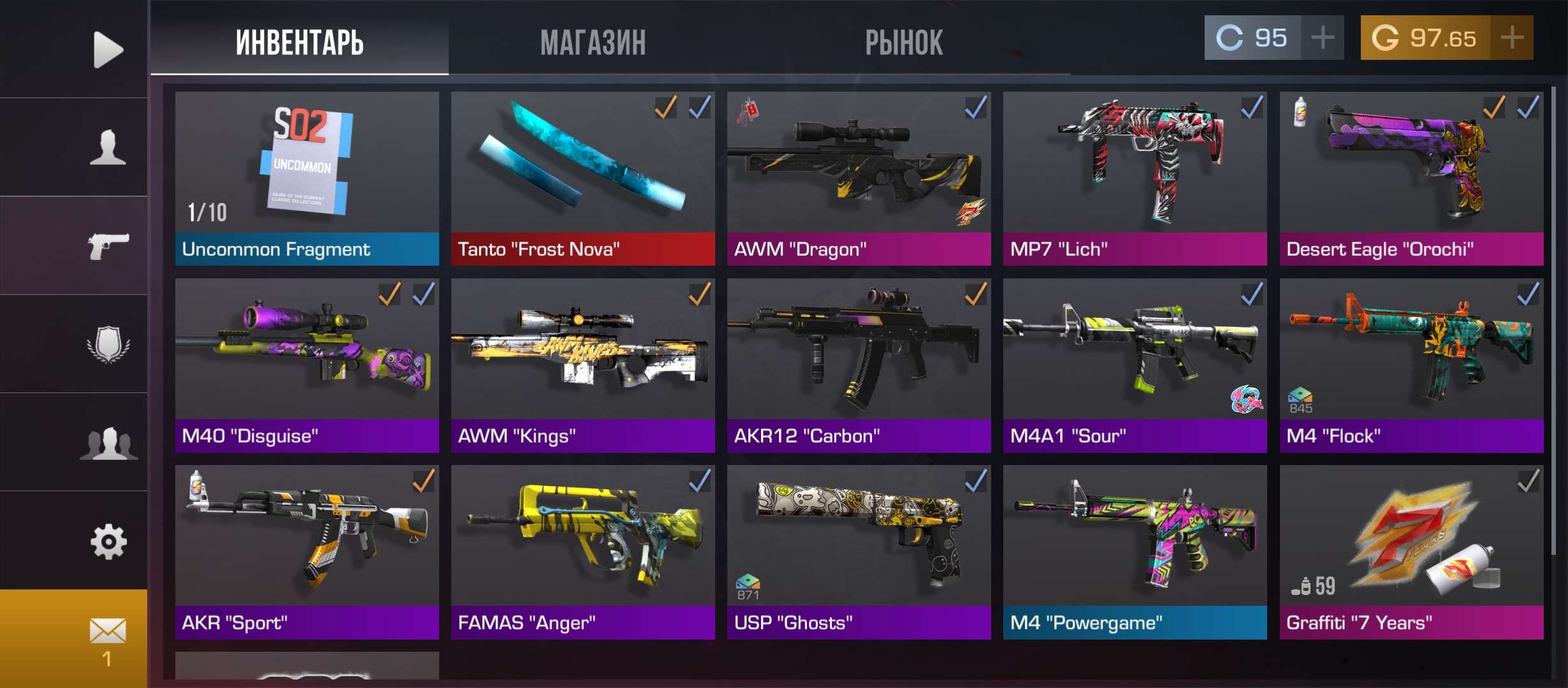Open the РЫНОК market tab
Viewport: 1568px width, 688px height.
[903, 43]
